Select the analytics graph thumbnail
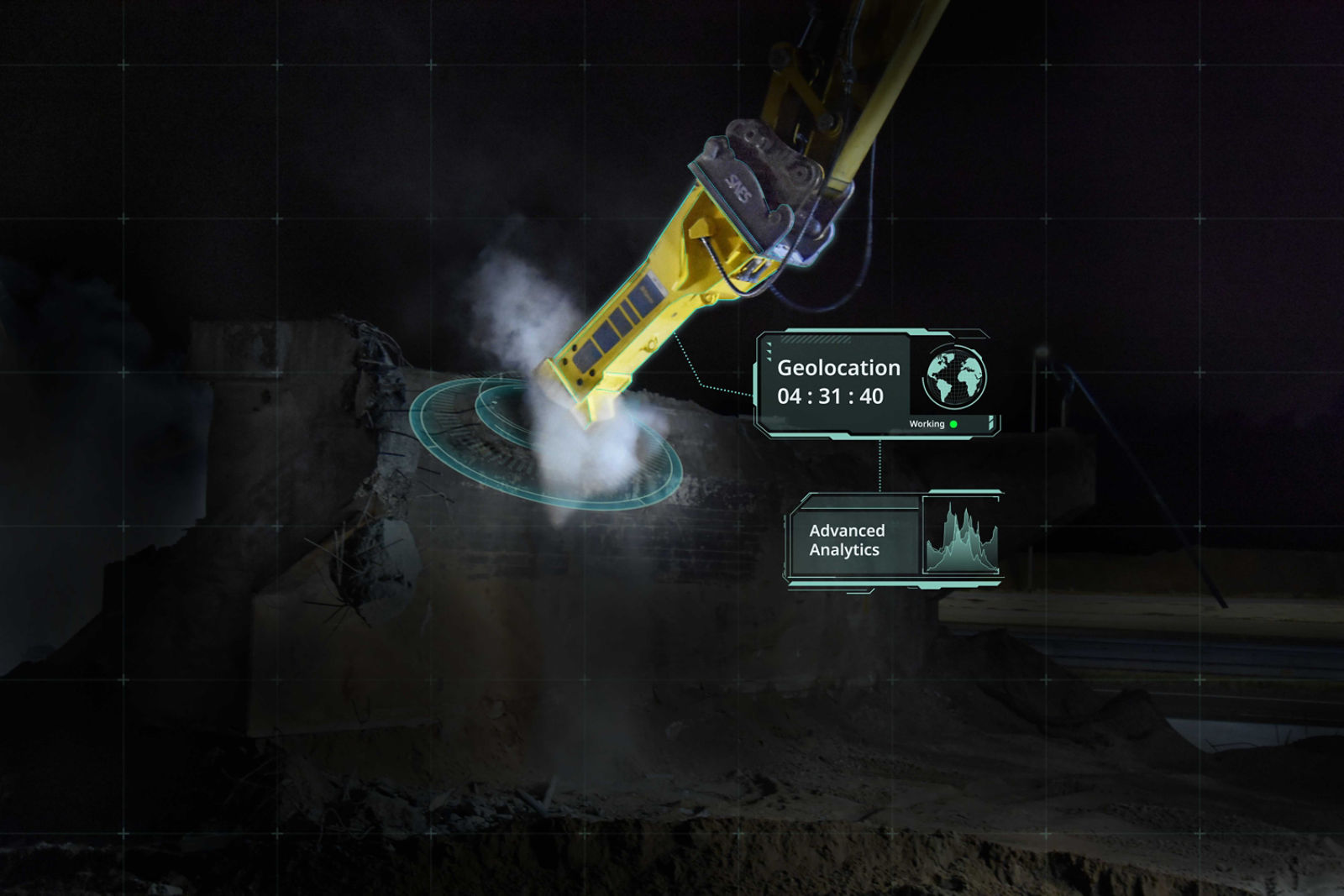This screenshot has height=896, width=1344. click(962, 537)
